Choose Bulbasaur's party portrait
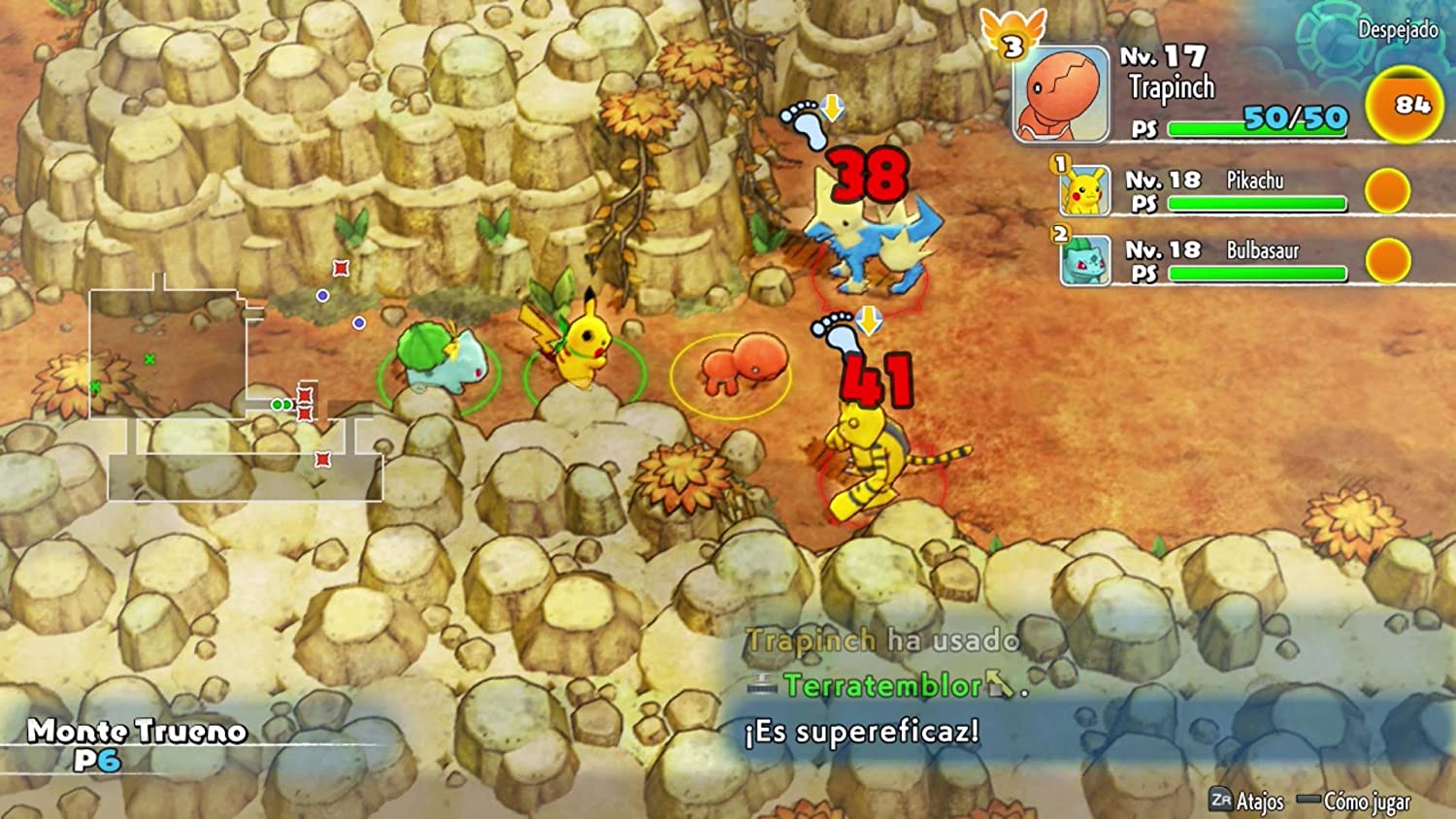 [1084, 260]
